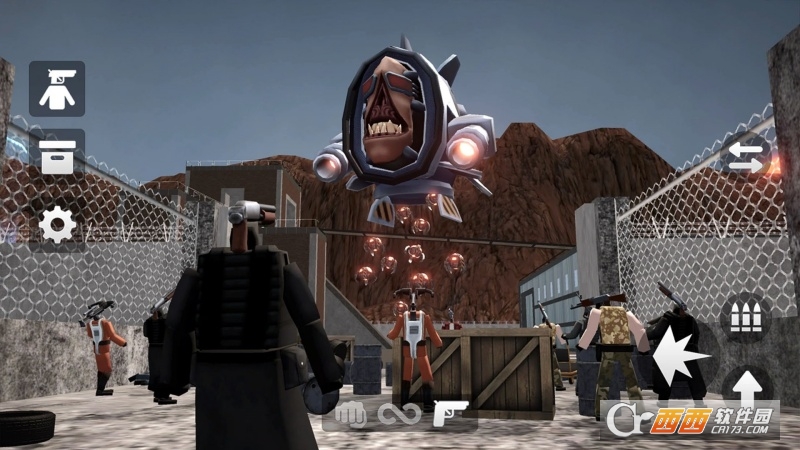Jump with the up arrow button
800x450 pixels.
(746, 387)
